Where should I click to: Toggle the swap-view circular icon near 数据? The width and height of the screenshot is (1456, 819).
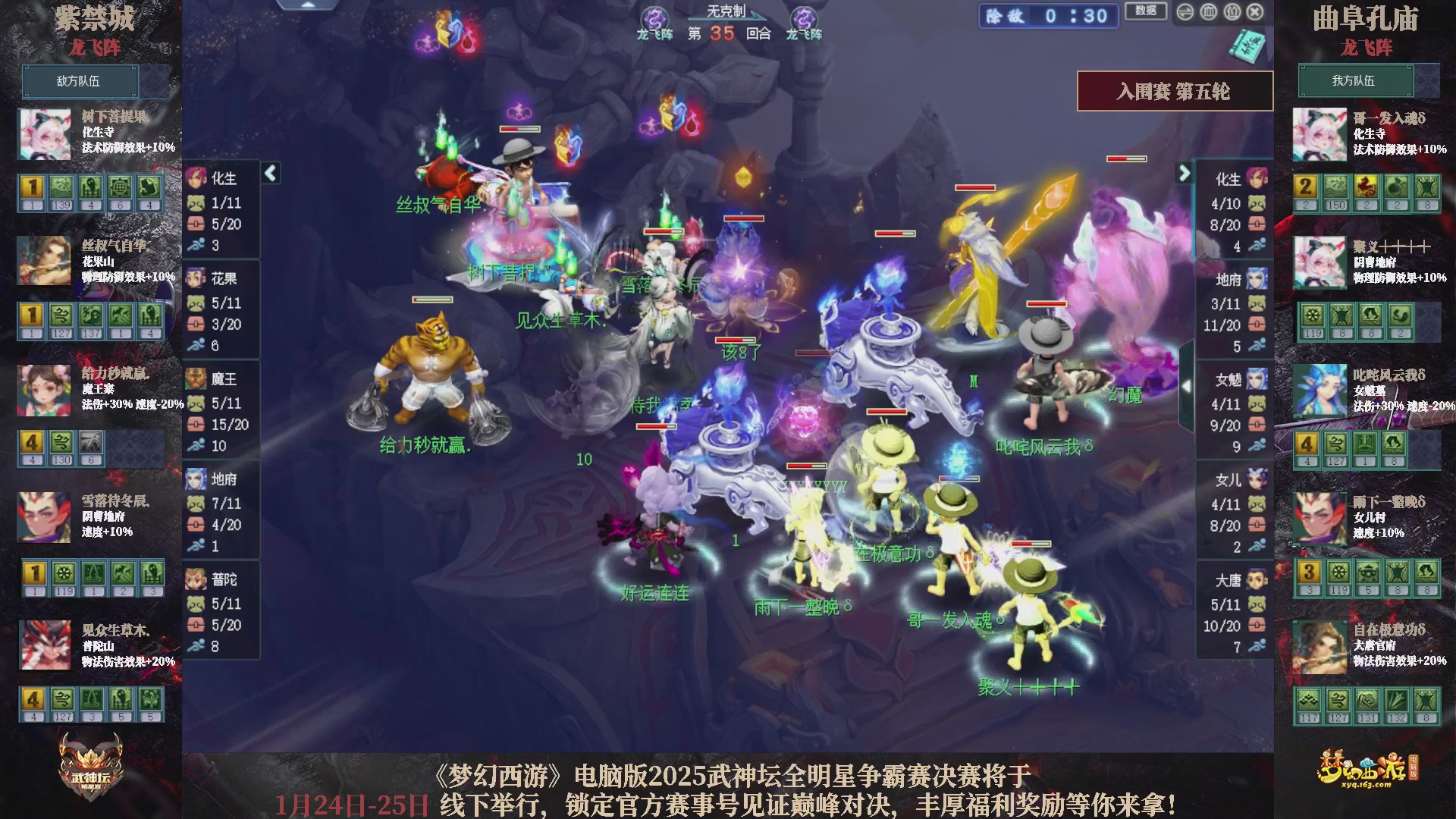(x=1185, y=11)
